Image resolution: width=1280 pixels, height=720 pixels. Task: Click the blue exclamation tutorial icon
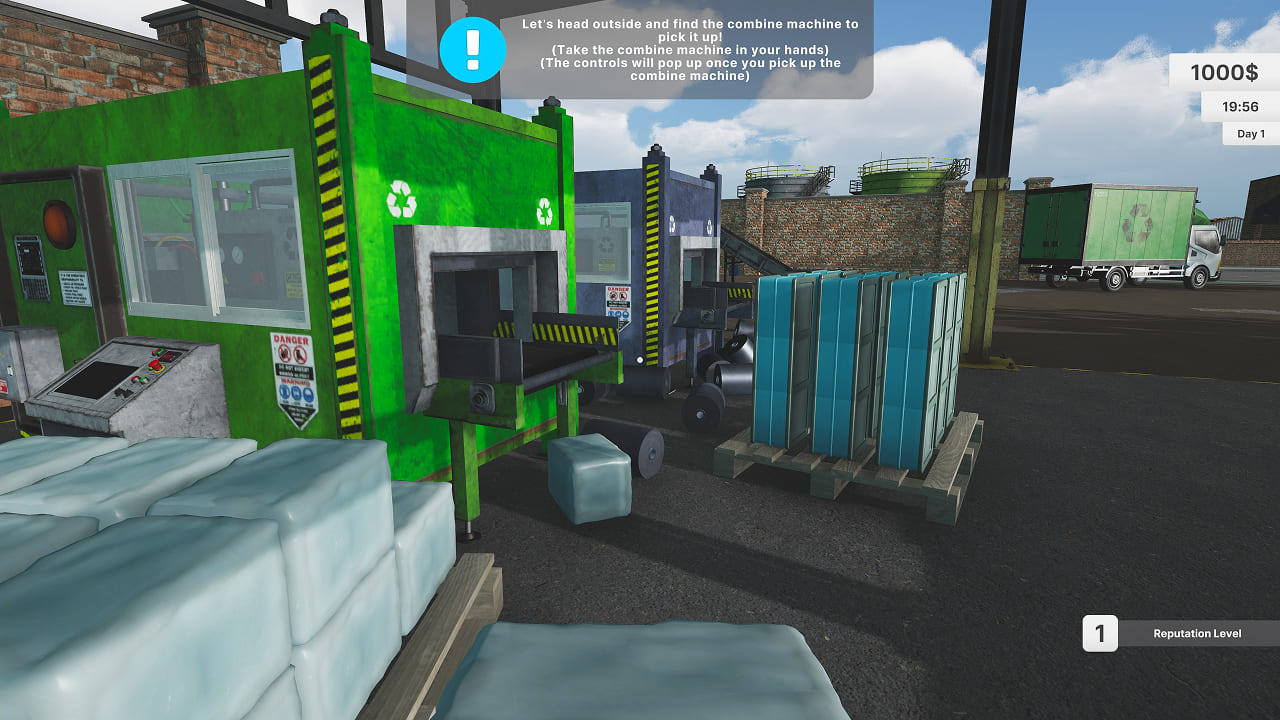pyautogui.click(x=472, y=50)
